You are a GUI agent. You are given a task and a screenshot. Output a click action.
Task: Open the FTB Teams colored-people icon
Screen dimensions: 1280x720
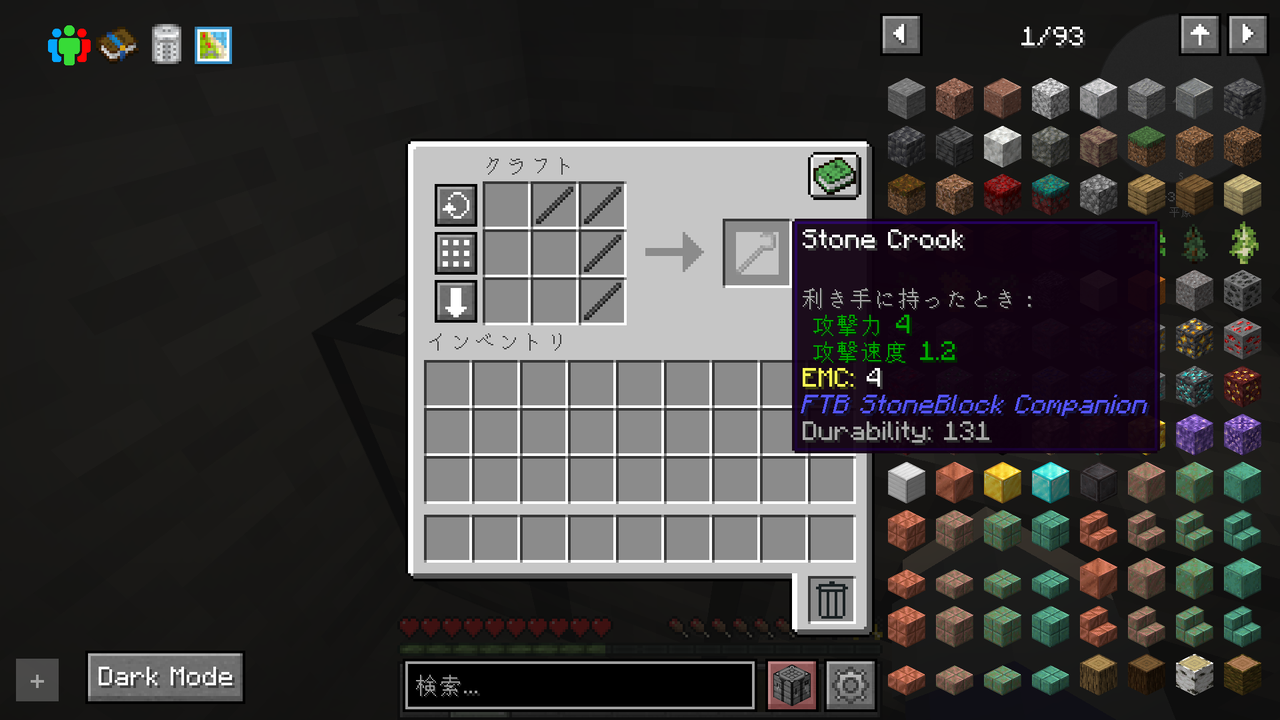point(68,44)
